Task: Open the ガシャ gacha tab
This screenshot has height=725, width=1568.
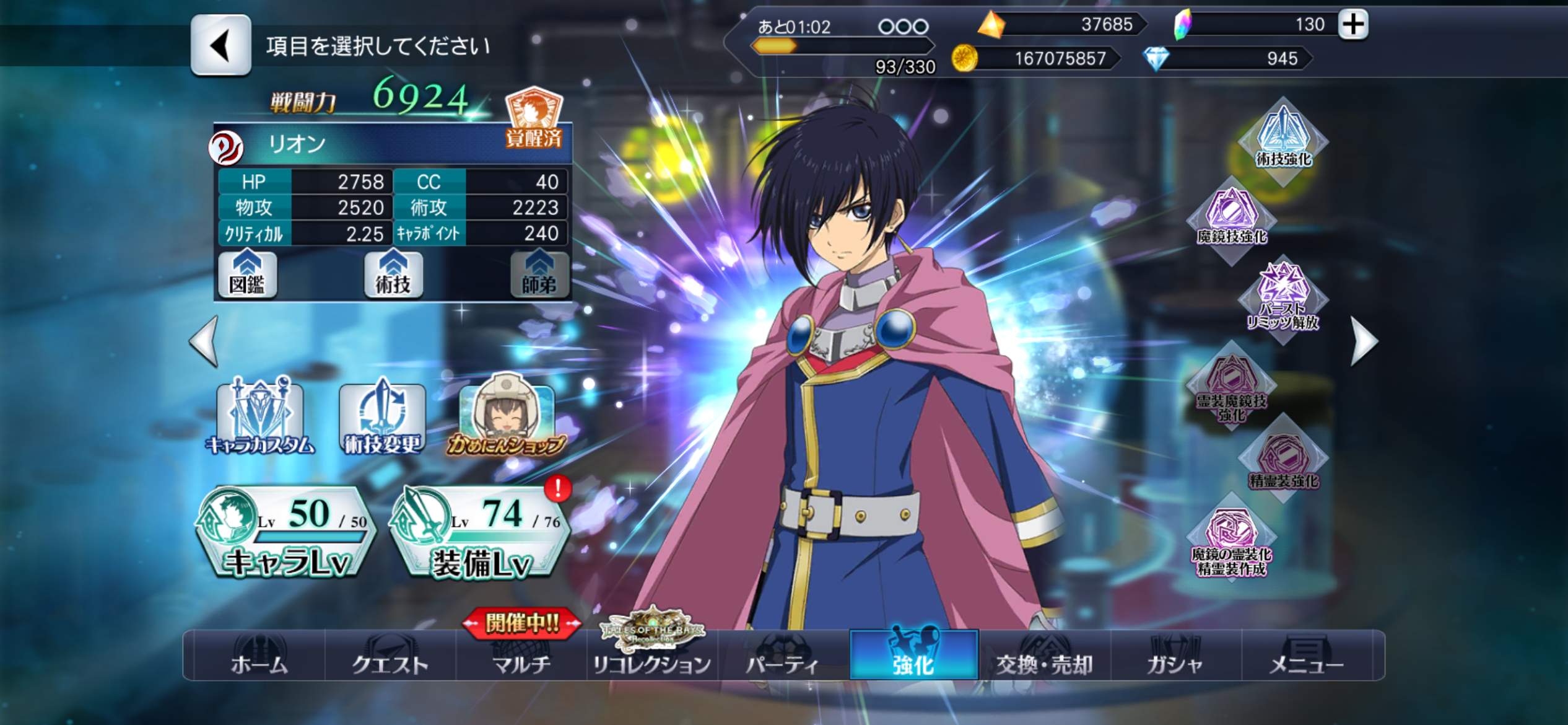Action: click(1175, 657)
